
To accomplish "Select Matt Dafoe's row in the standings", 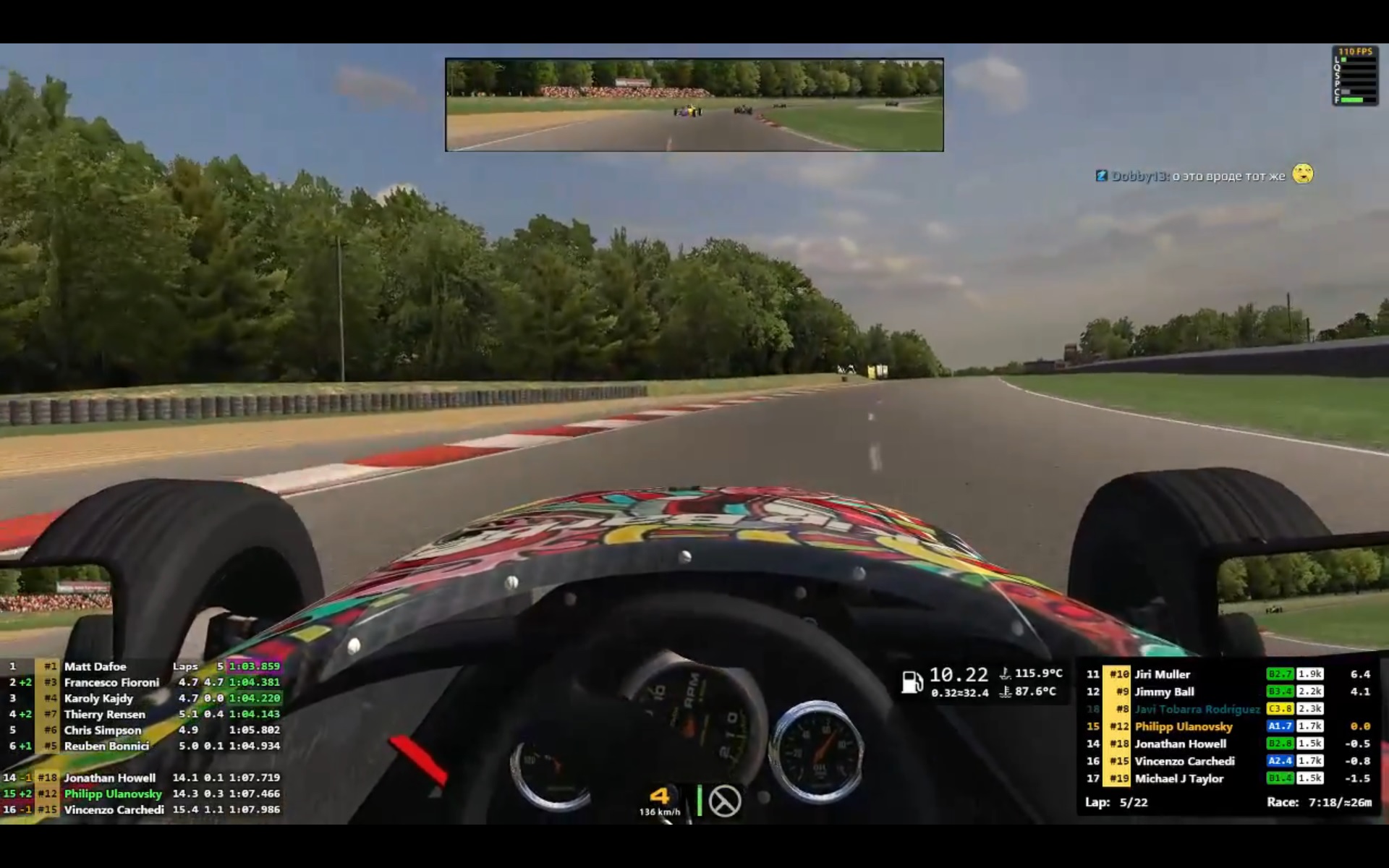I will [95, 666].
